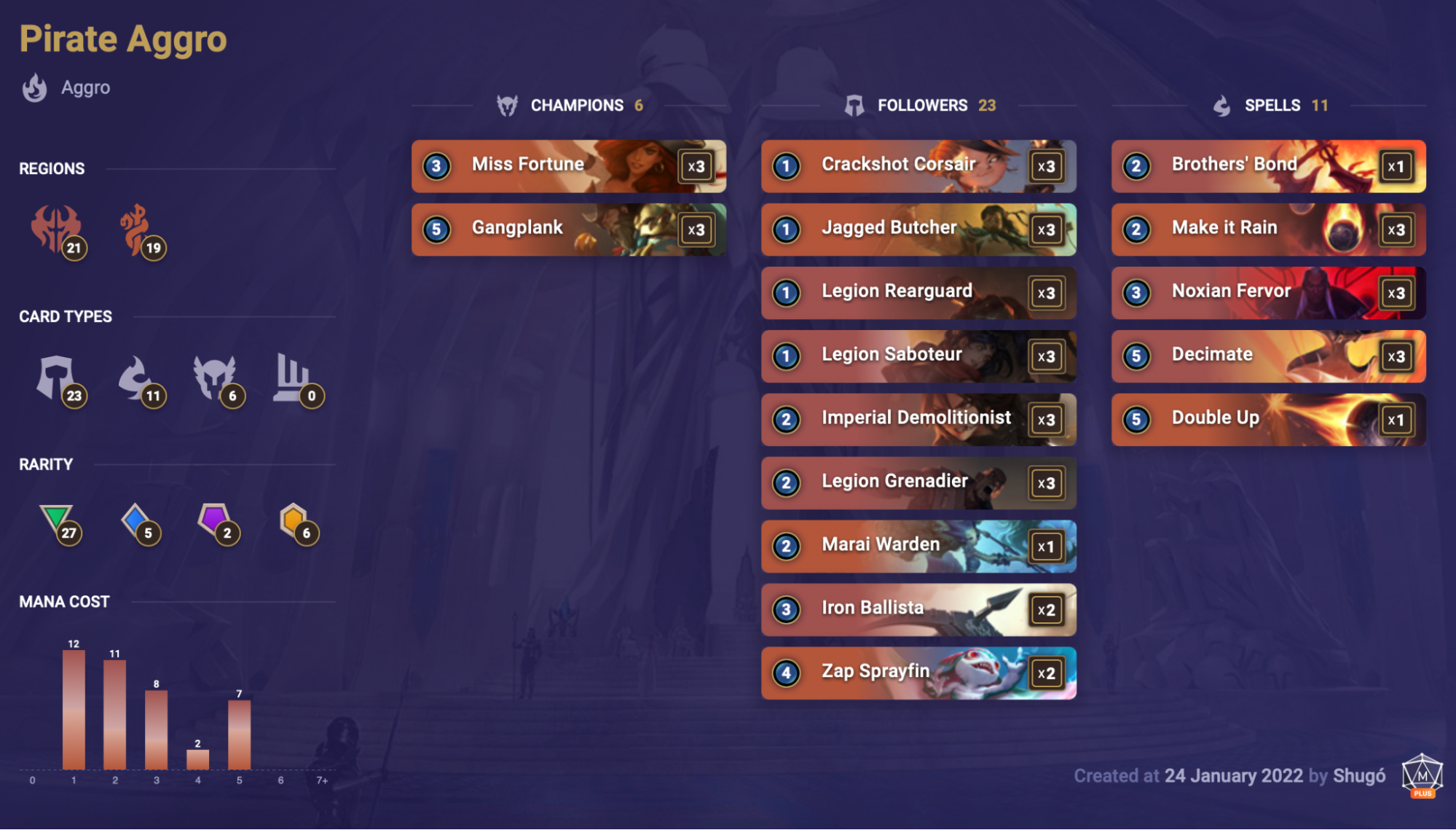Select the Gangplank champion card
This screenshot has height=830, width=1456.
(x=568, y=230)
